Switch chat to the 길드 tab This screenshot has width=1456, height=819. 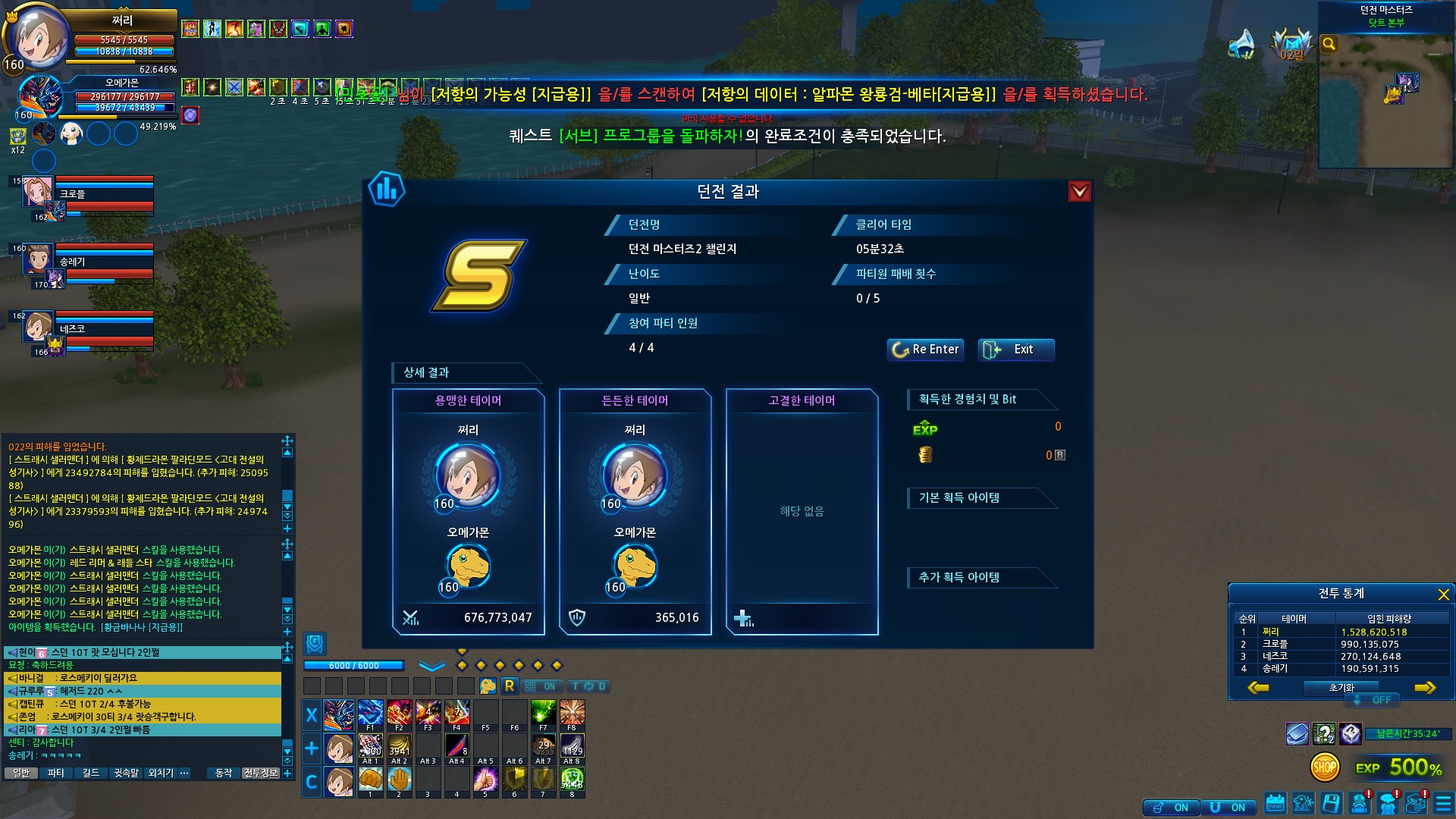[x=91, y=773]
